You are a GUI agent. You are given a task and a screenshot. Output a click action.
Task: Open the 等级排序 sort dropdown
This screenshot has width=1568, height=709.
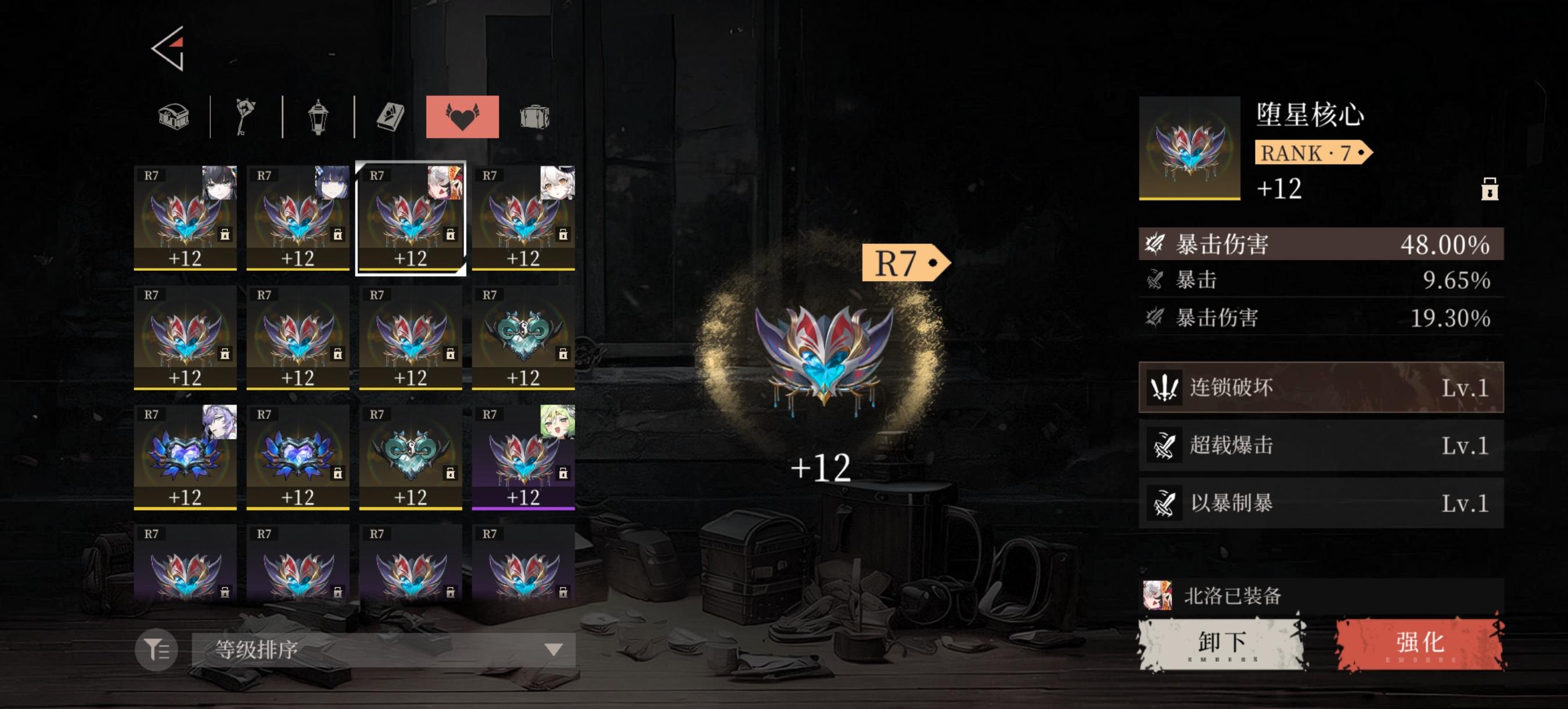383,648
